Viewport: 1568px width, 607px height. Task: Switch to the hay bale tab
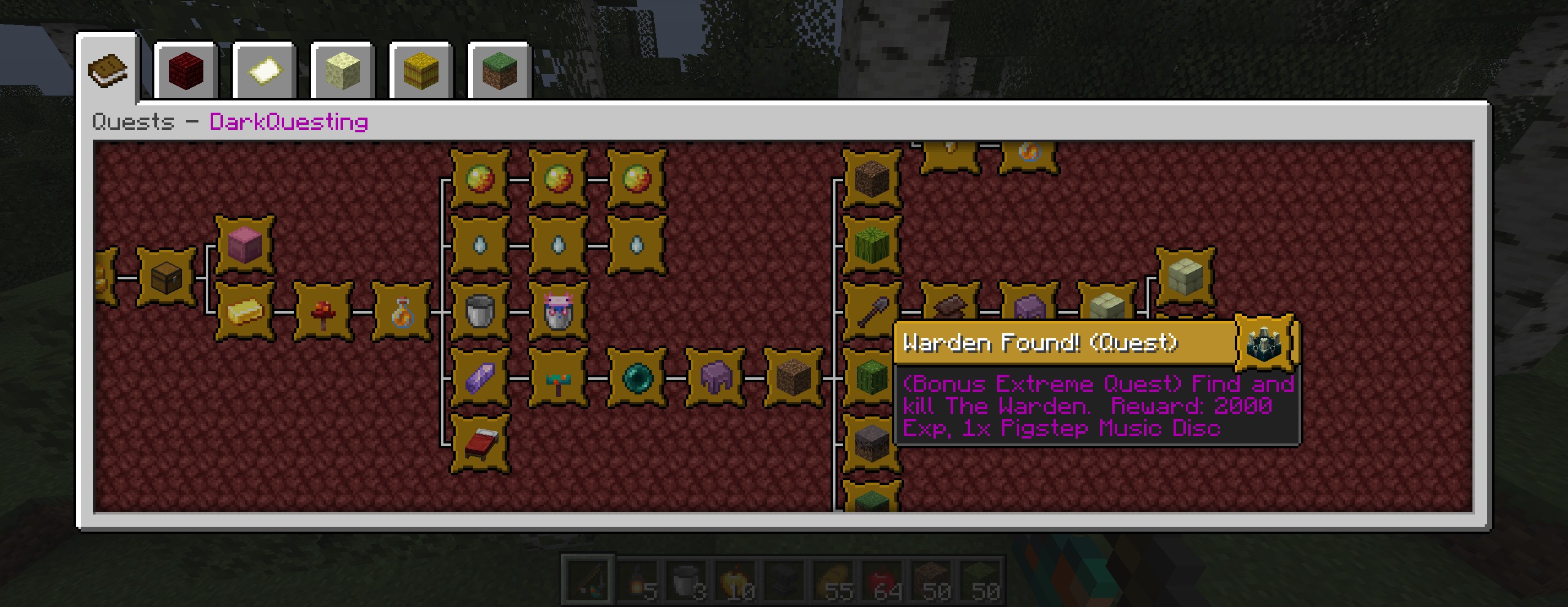[x=421, y=72]
